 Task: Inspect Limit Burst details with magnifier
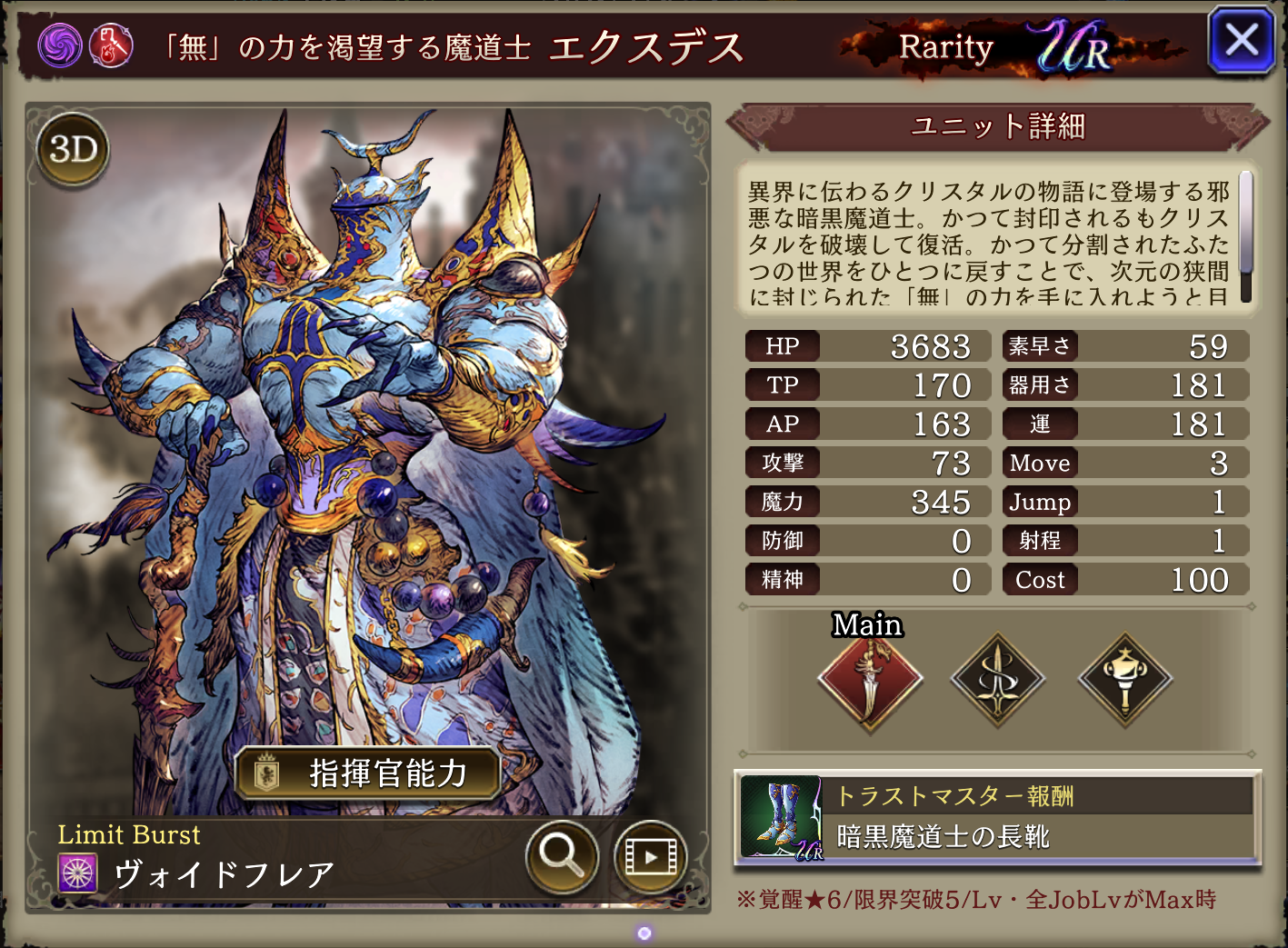[x=561, y=855]
